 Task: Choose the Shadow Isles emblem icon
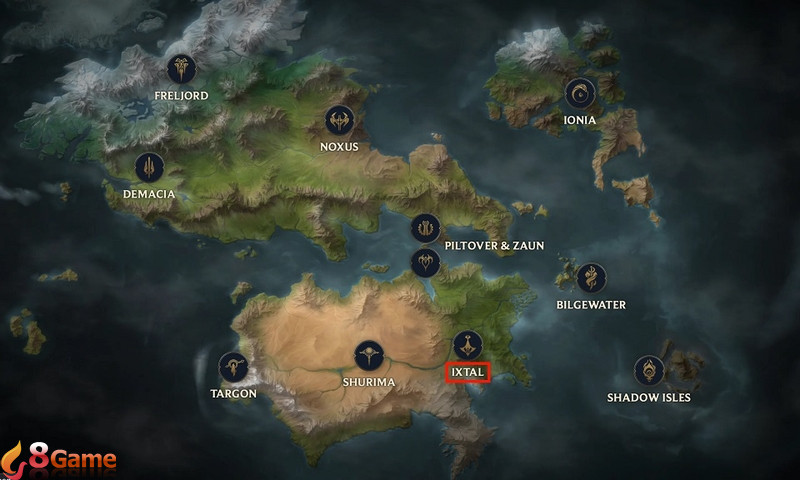click(x=650, y=371)
